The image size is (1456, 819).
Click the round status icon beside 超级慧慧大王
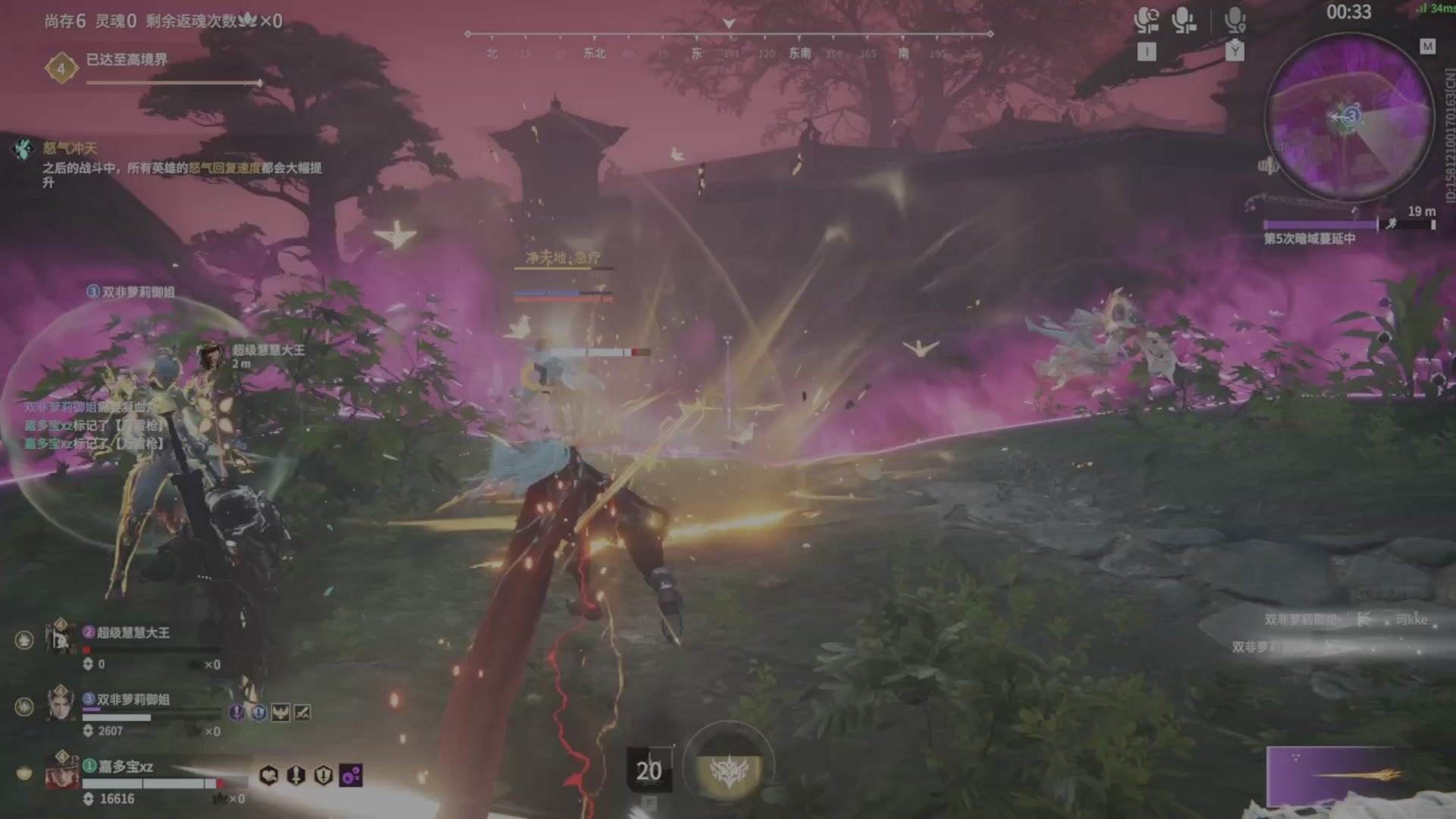pyautogui.click(x=24, y=641)
